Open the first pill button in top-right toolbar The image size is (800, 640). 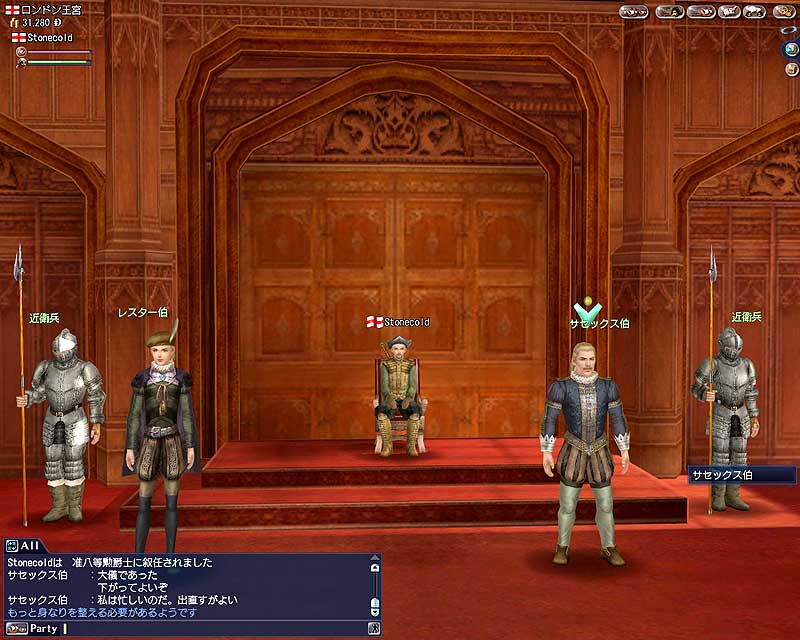(x=633, y=12)
